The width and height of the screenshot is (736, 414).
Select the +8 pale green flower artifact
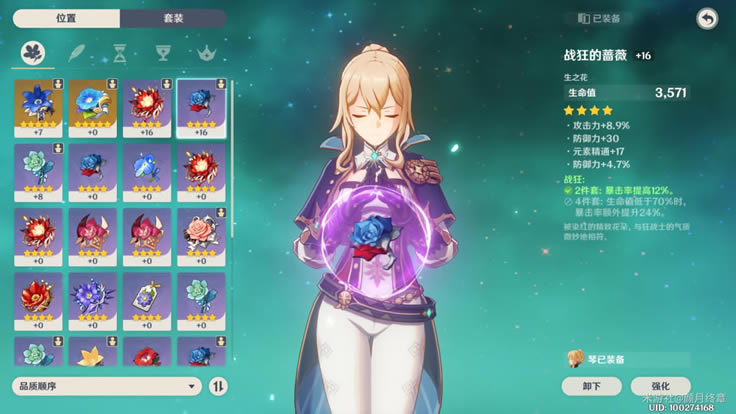[39, 172]
